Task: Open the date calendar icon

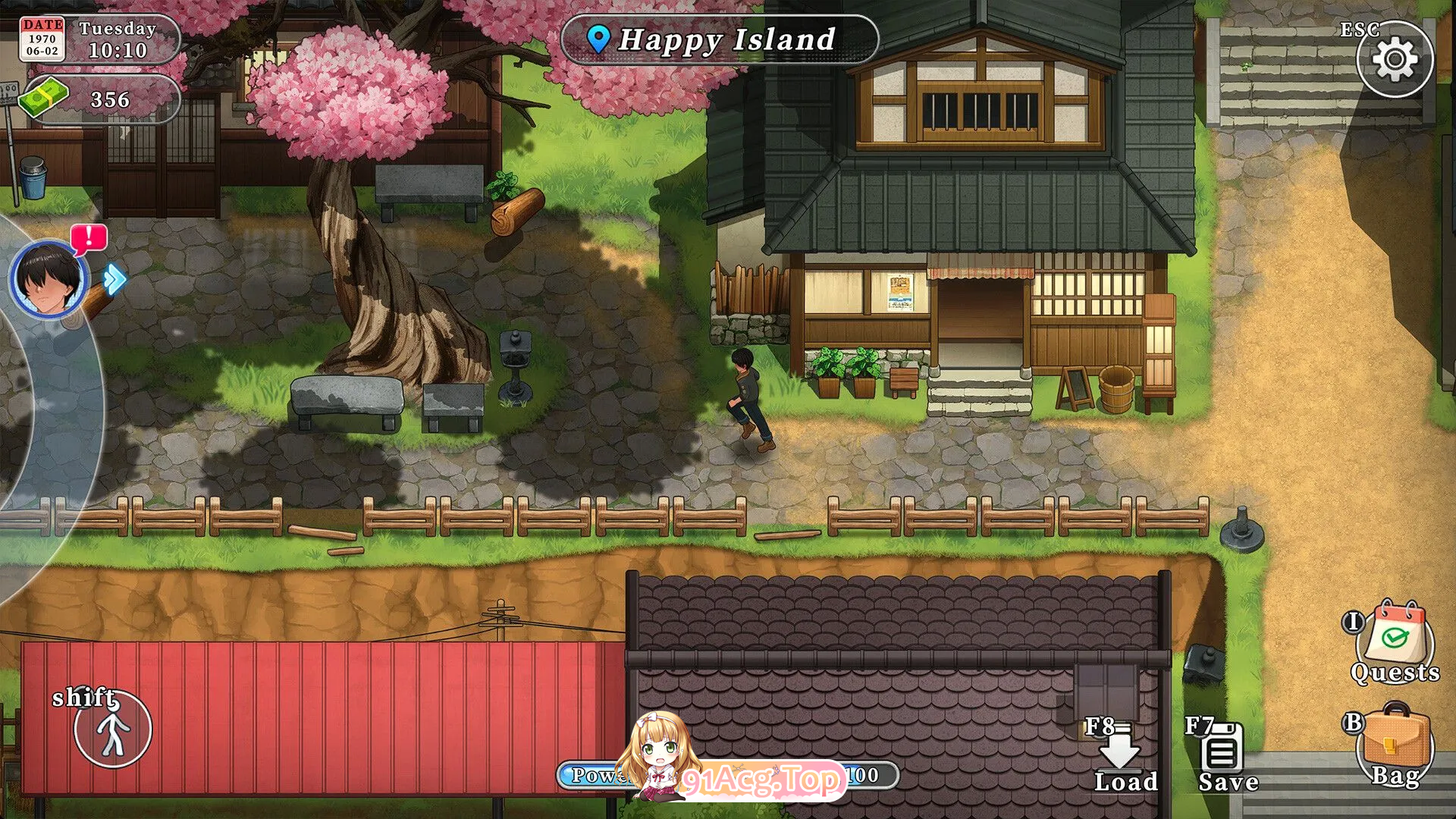Action: point(42,39)
